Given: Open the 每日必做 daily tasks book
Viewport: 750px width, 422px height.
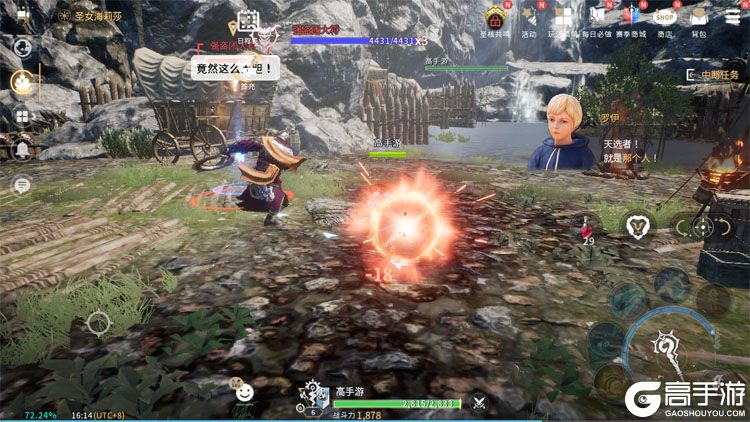Looking at the screenshot, I should click(x=598, y=19).
